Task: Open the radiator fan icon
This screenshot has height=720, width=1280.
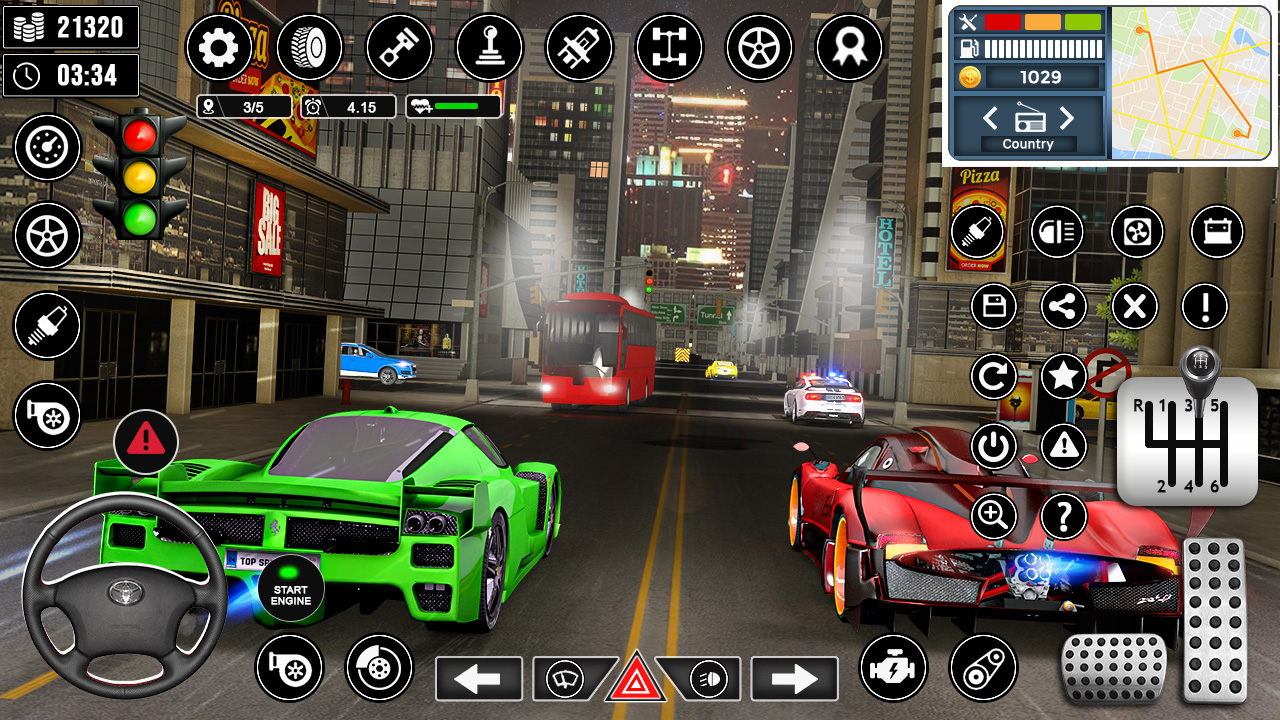Action: point(1135,232)
